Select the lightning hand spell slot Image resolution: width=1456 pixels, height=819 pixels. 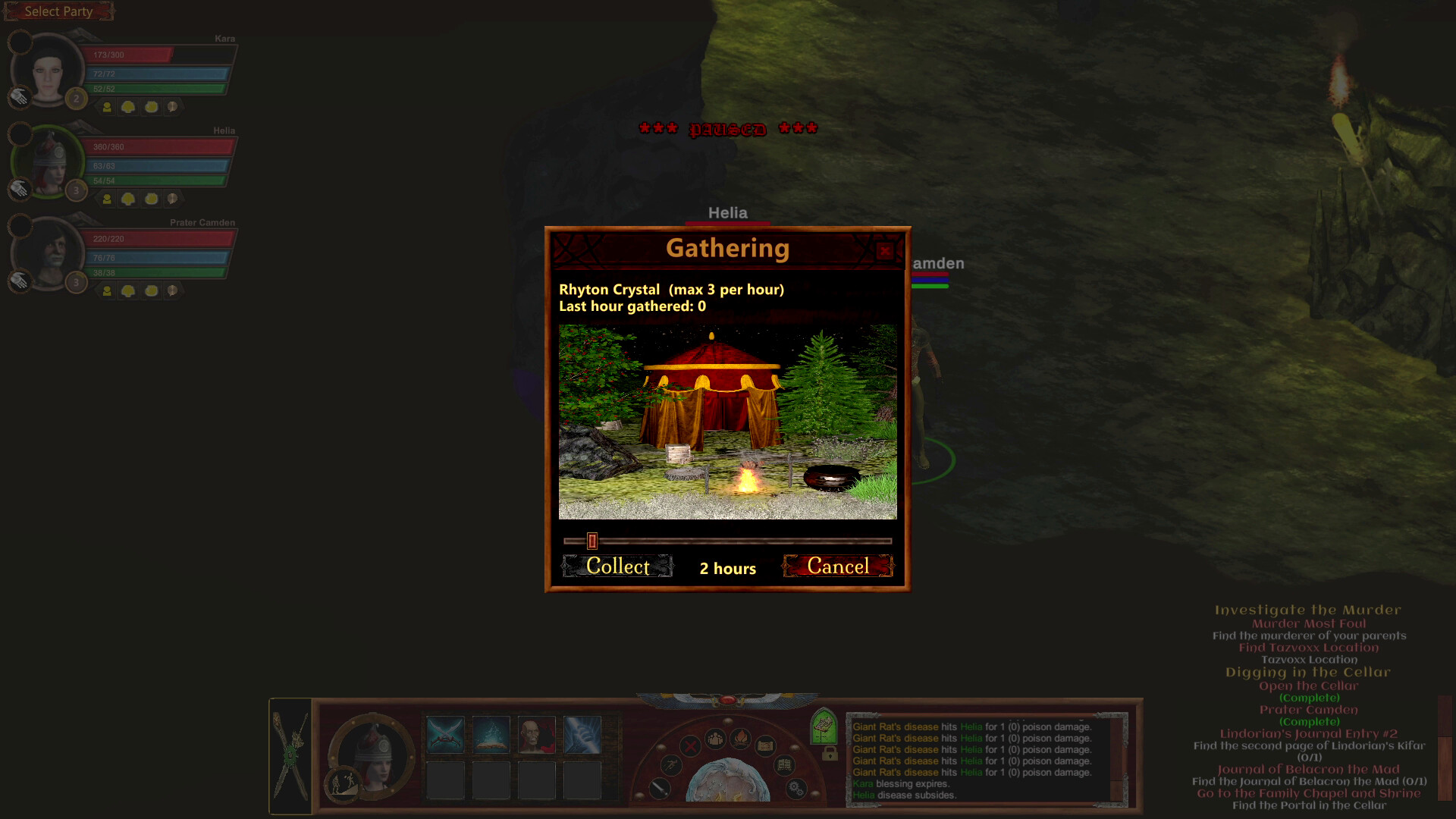coord(582,733)
